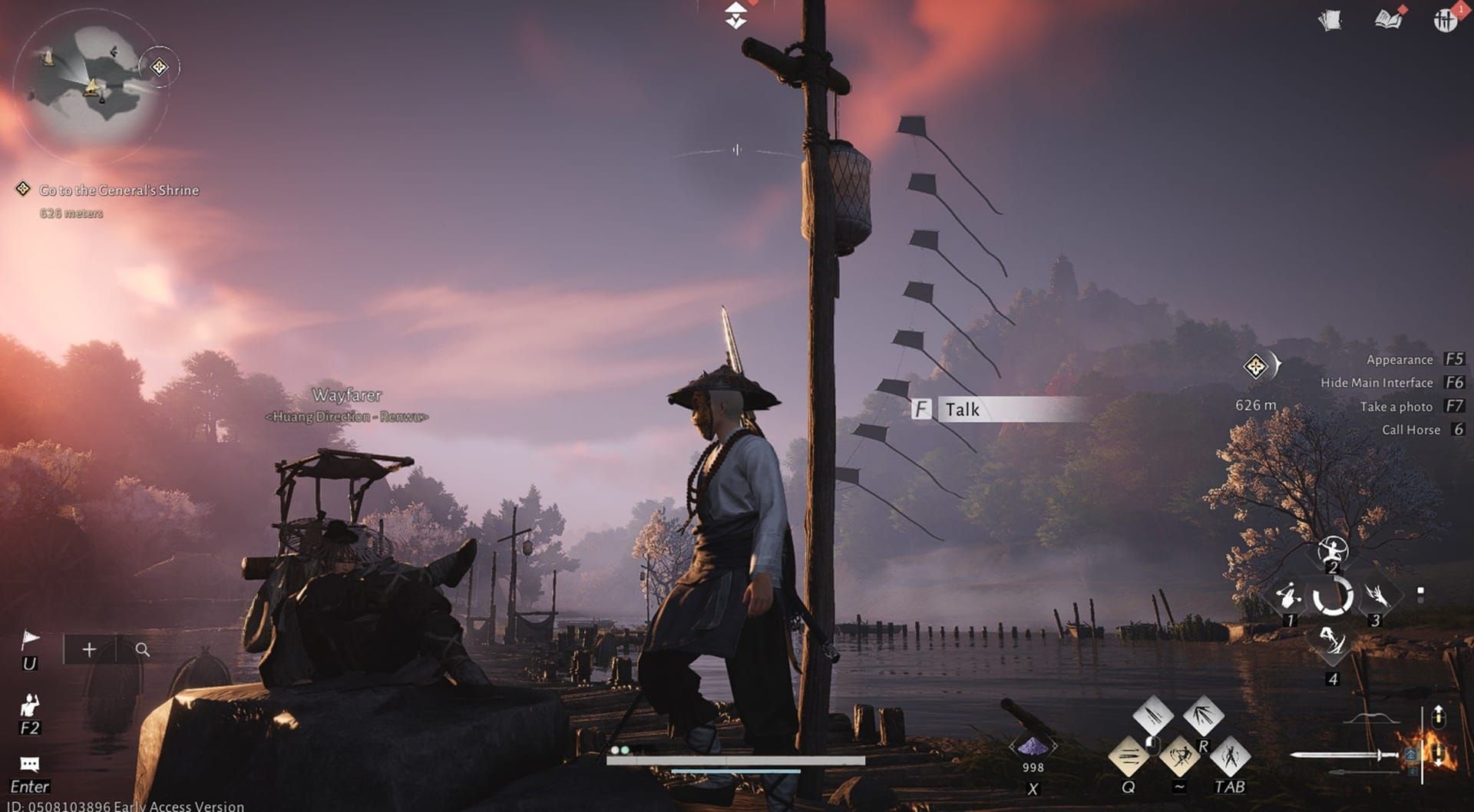Open the round menu icon with notification
The width and height of the screenshot is (1474, 812).
click(1445, 20)
